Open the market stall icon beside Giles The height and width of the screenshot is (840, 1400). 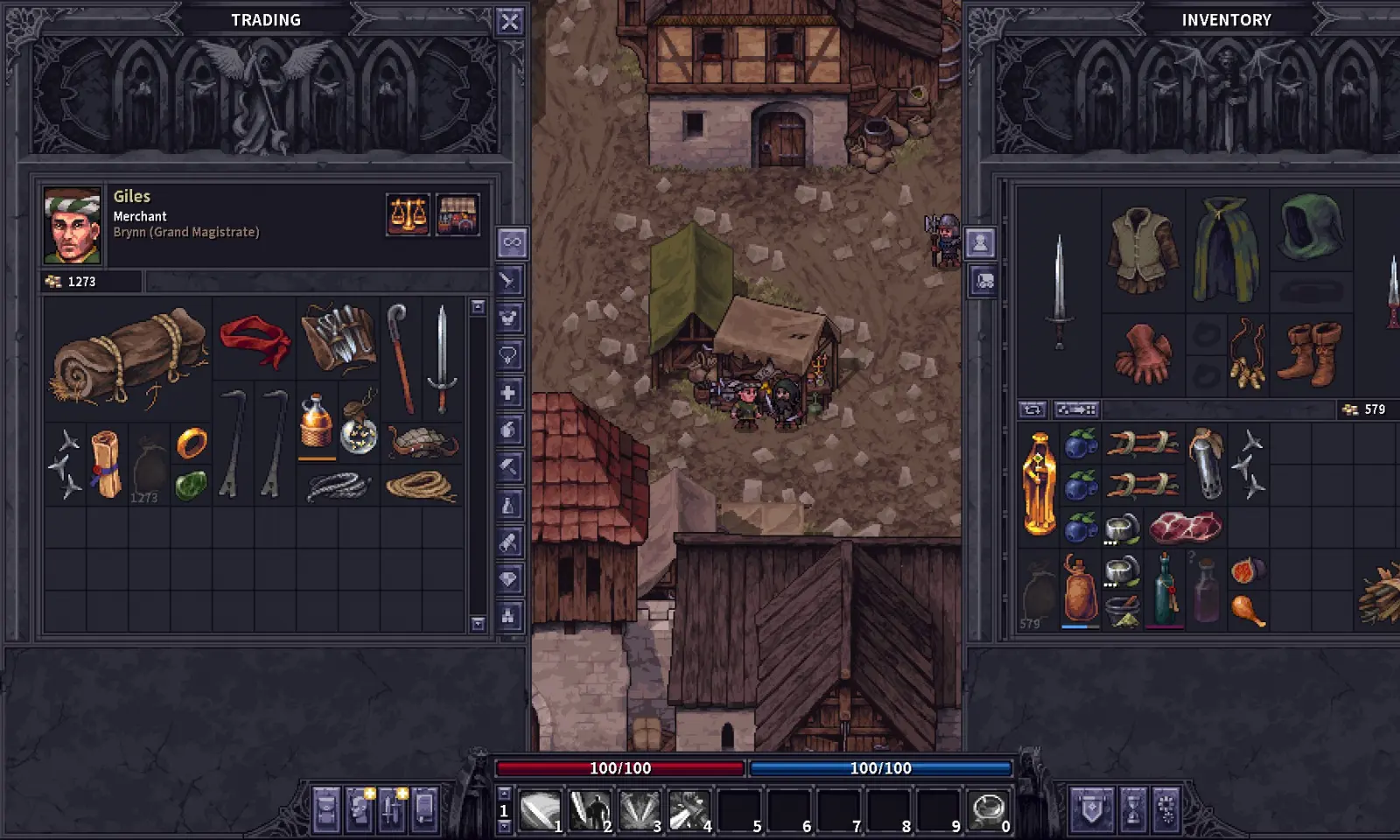458,215
